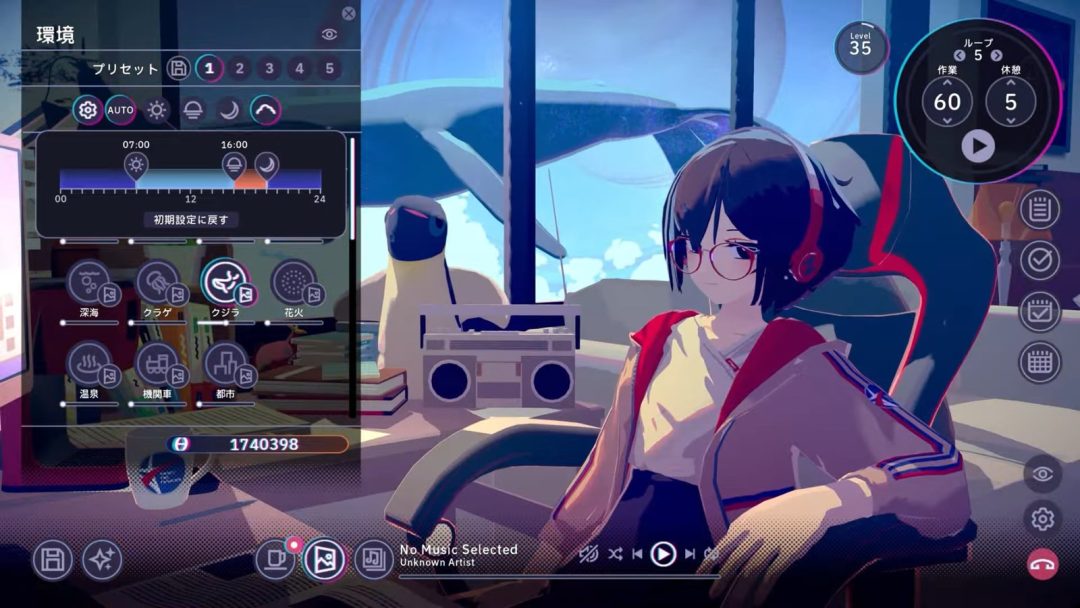Open the gear settings on right side
This screenshot has width=1080, height=608.
click(x=1042, y=518)
